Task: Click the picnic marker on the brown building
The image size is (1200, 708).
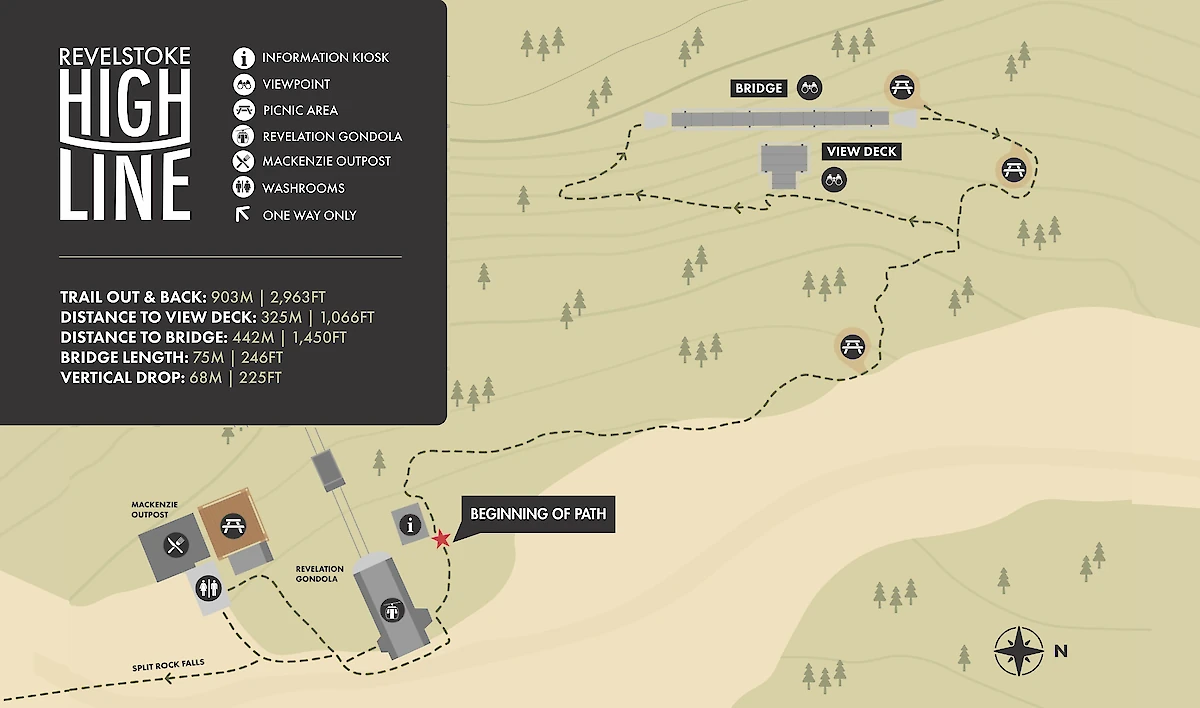Action: pyautogui.click(x=233, y=523)
